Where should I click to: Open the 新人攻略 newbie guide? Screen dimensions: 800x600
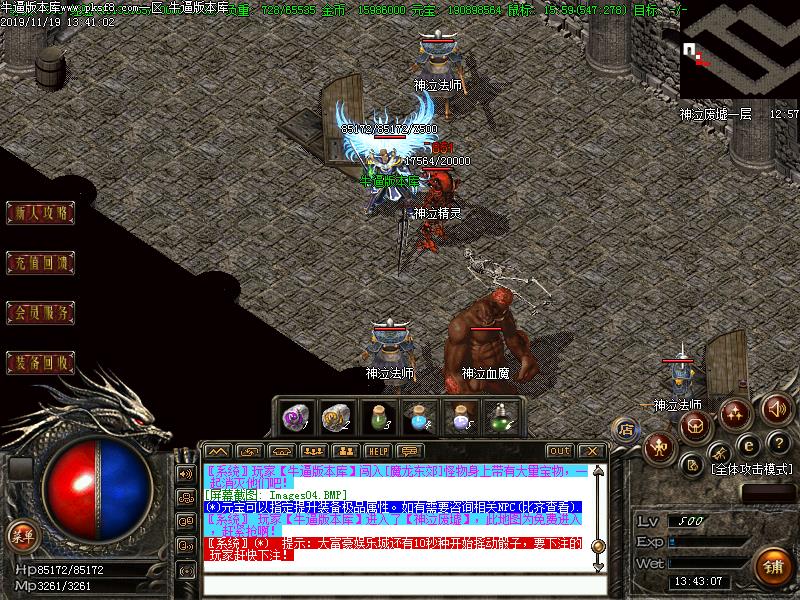coord(42,212)
